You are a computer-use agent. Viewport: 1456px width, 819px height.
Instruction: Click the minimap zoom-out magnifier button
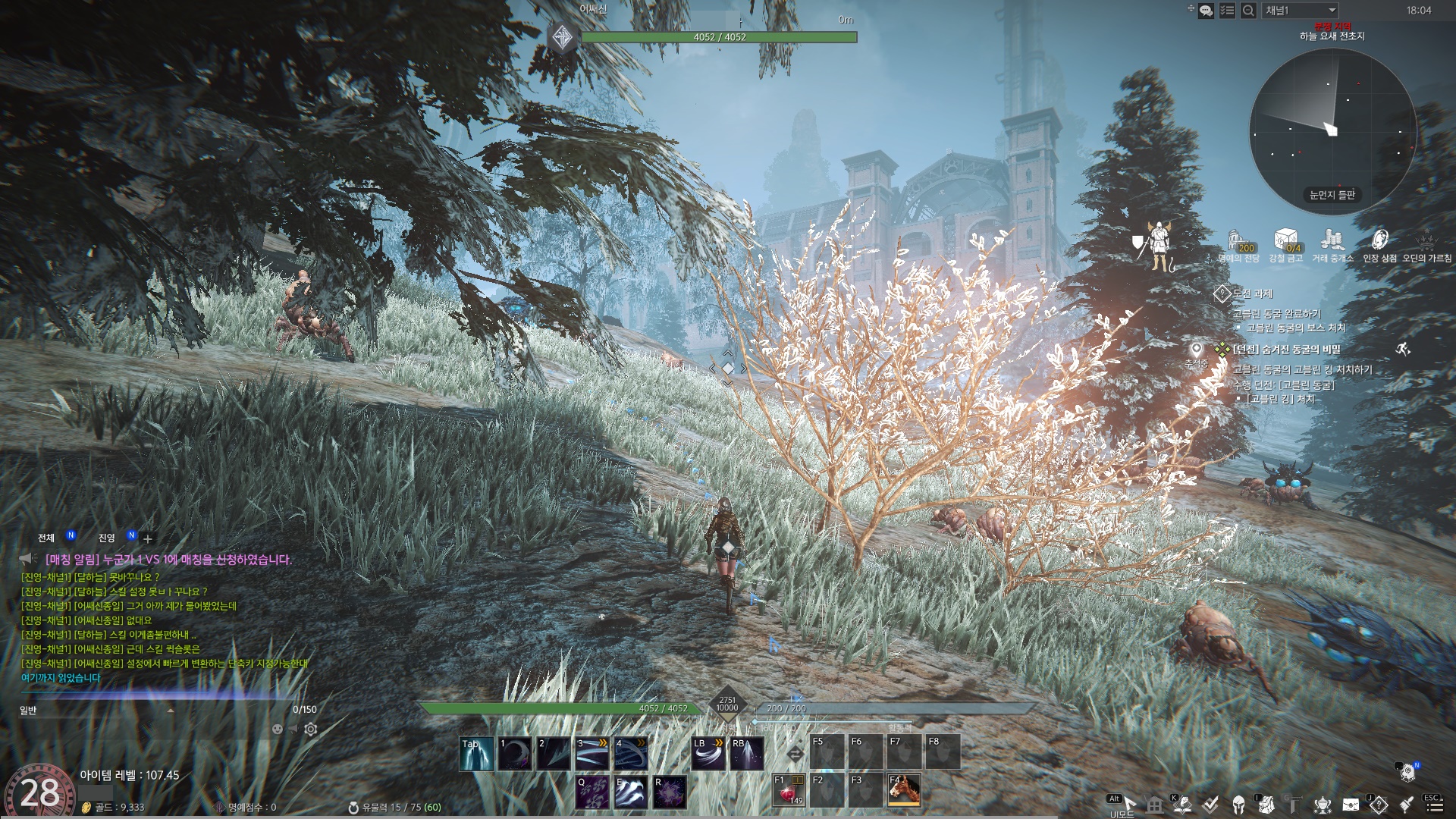click(x=1247, y=11)
